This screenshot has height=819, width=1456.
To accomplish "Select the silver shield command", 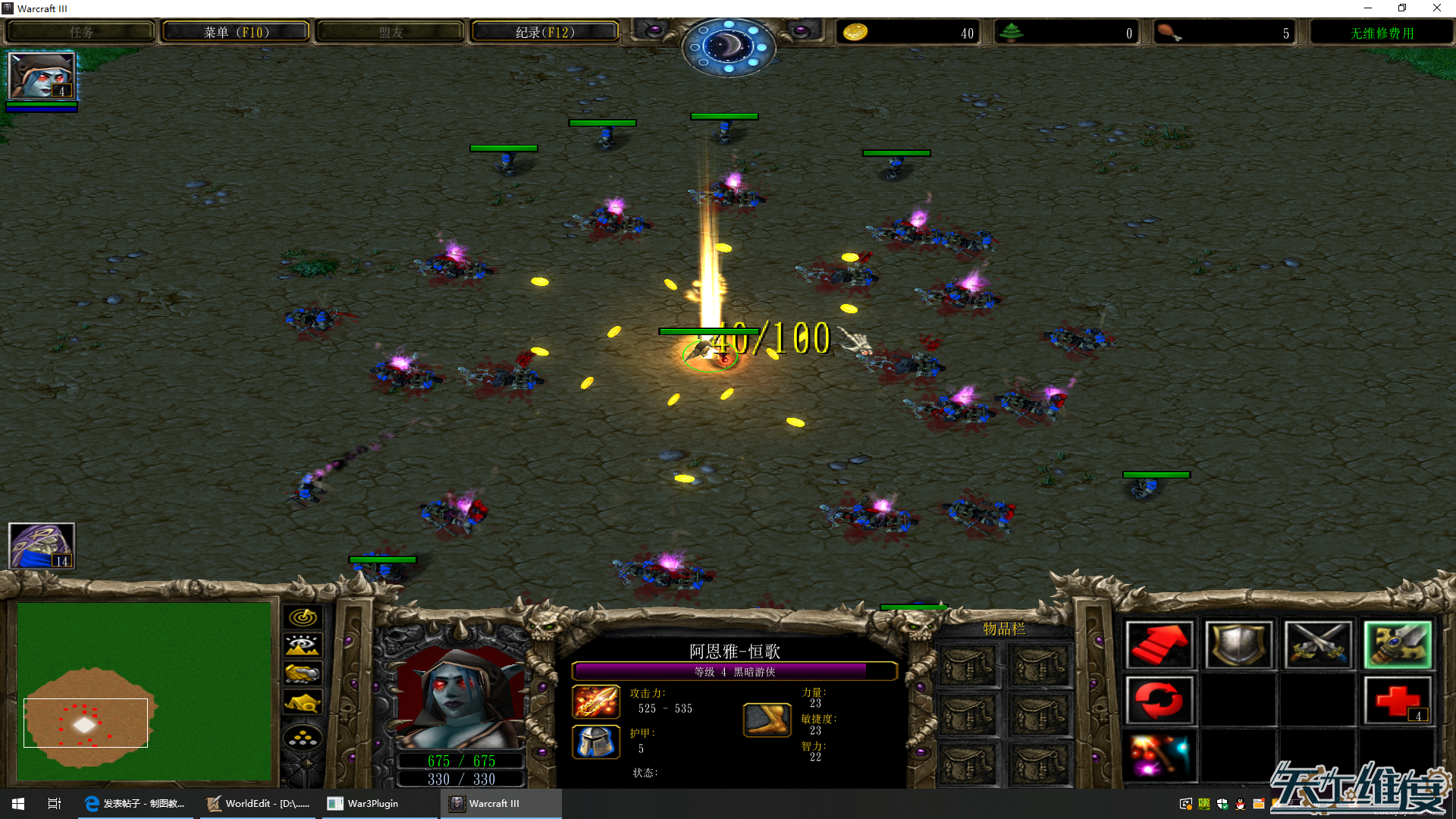I will (x=1238, y=645).
